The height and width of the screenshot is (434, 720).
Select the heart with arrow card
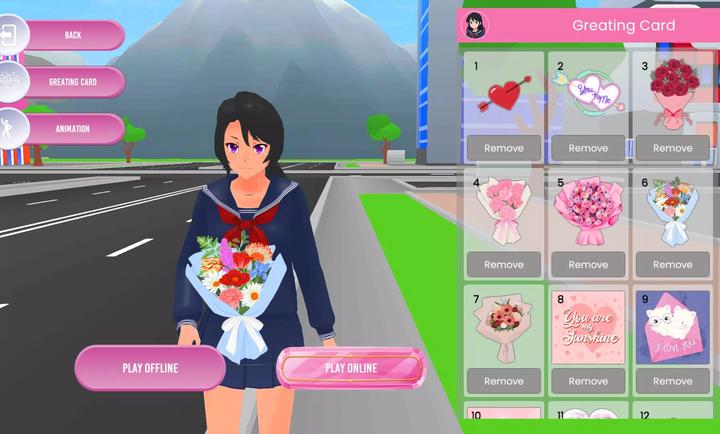503,96
